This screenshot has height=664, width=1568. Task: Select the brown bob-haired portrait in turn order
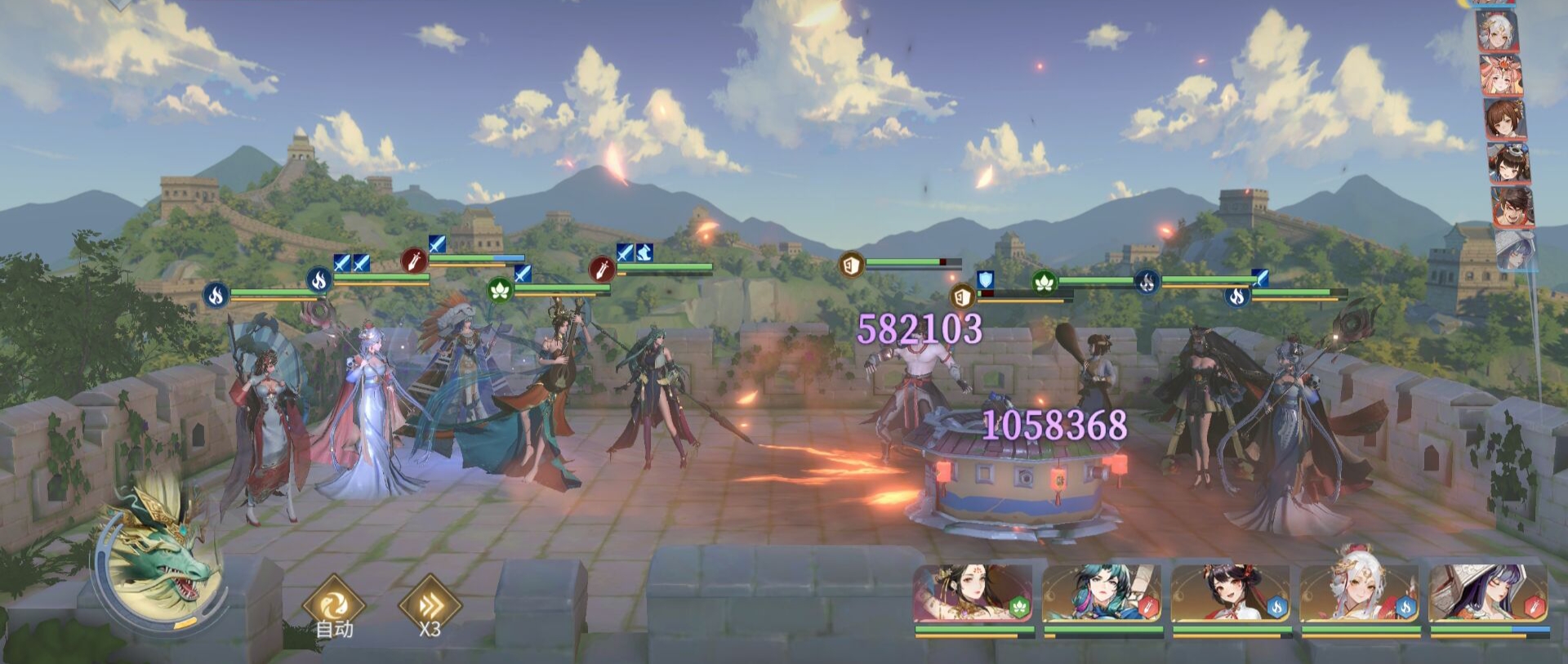[1504, 119]
